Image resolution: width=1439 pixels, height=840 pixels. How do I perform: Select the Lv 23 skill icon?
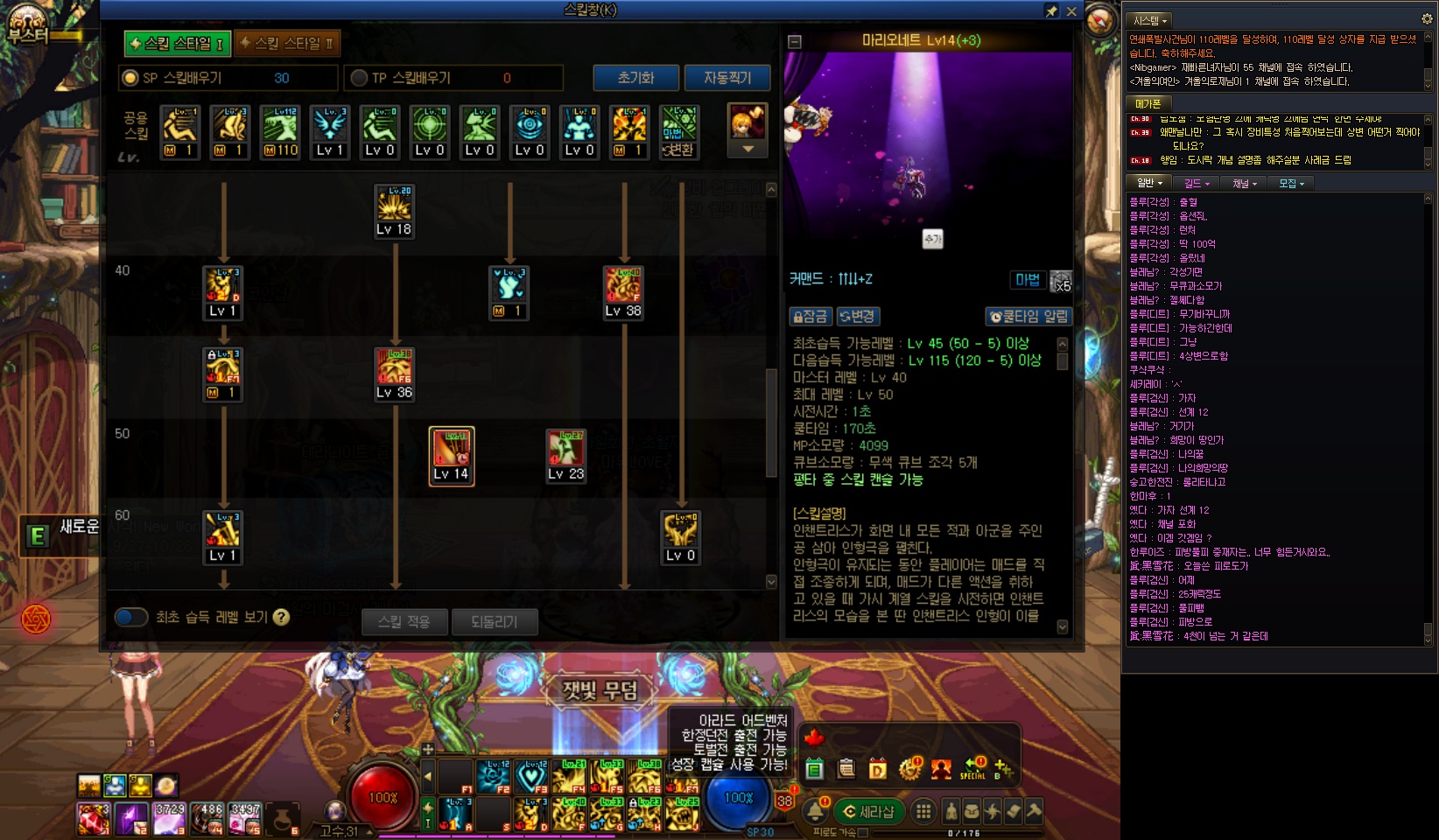[x=565, y=456]
